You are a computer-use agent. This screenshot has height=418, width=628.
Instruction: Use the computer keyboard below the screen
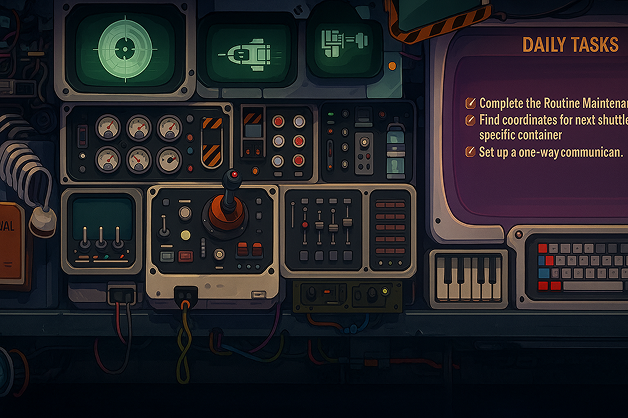574,263
